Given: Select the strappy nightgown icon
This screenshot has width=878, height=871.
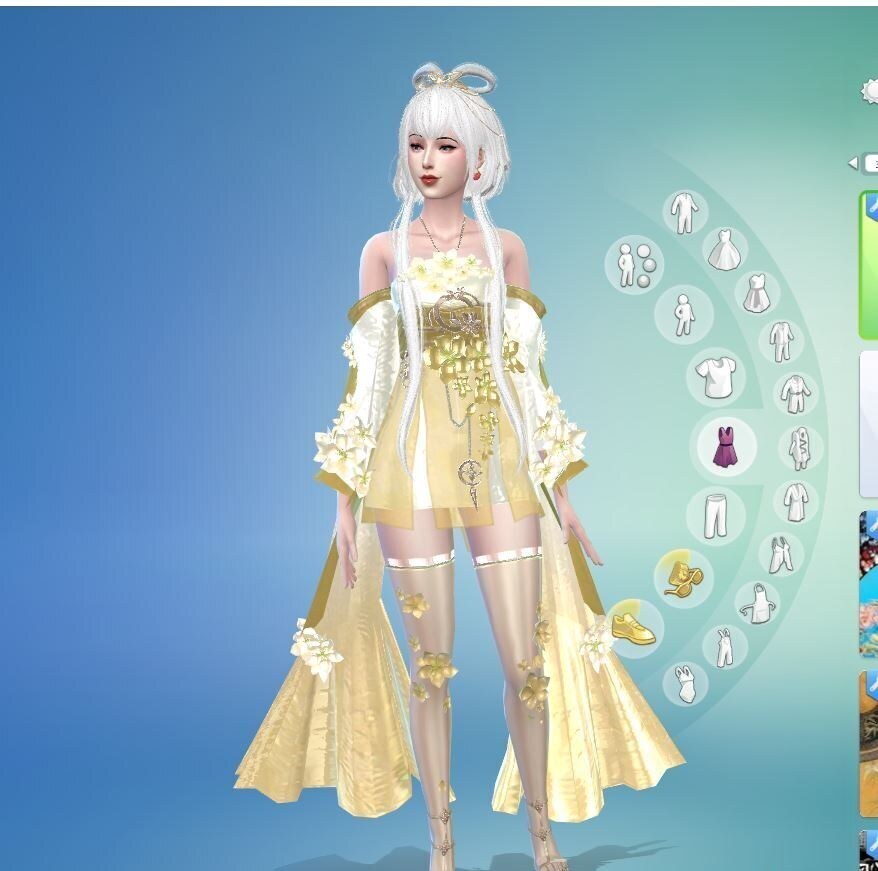Looking at the screenshot, I should [780, 553].
